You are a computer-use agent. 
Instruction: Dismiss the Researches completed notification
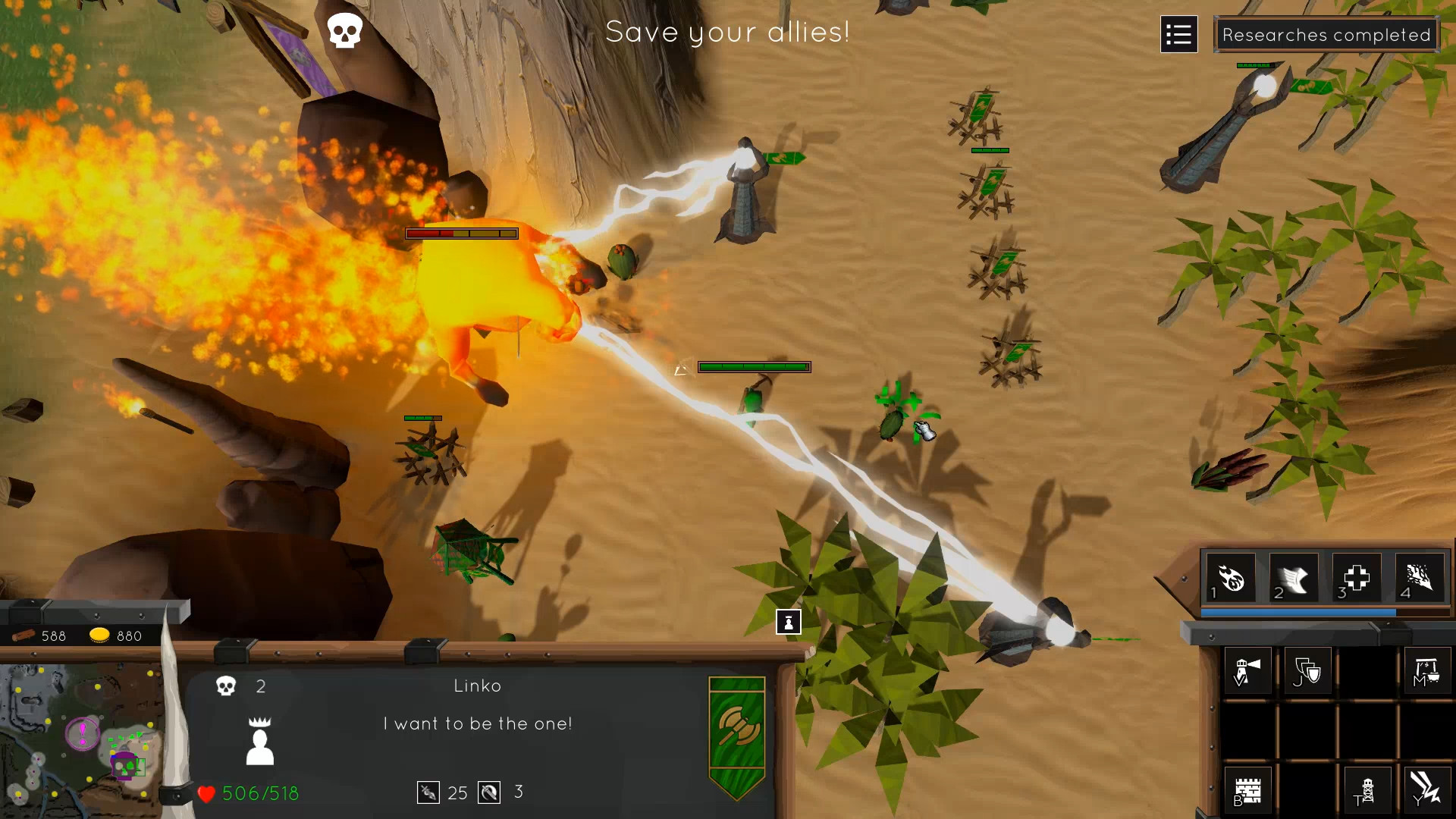click(x=1327, y=34)
